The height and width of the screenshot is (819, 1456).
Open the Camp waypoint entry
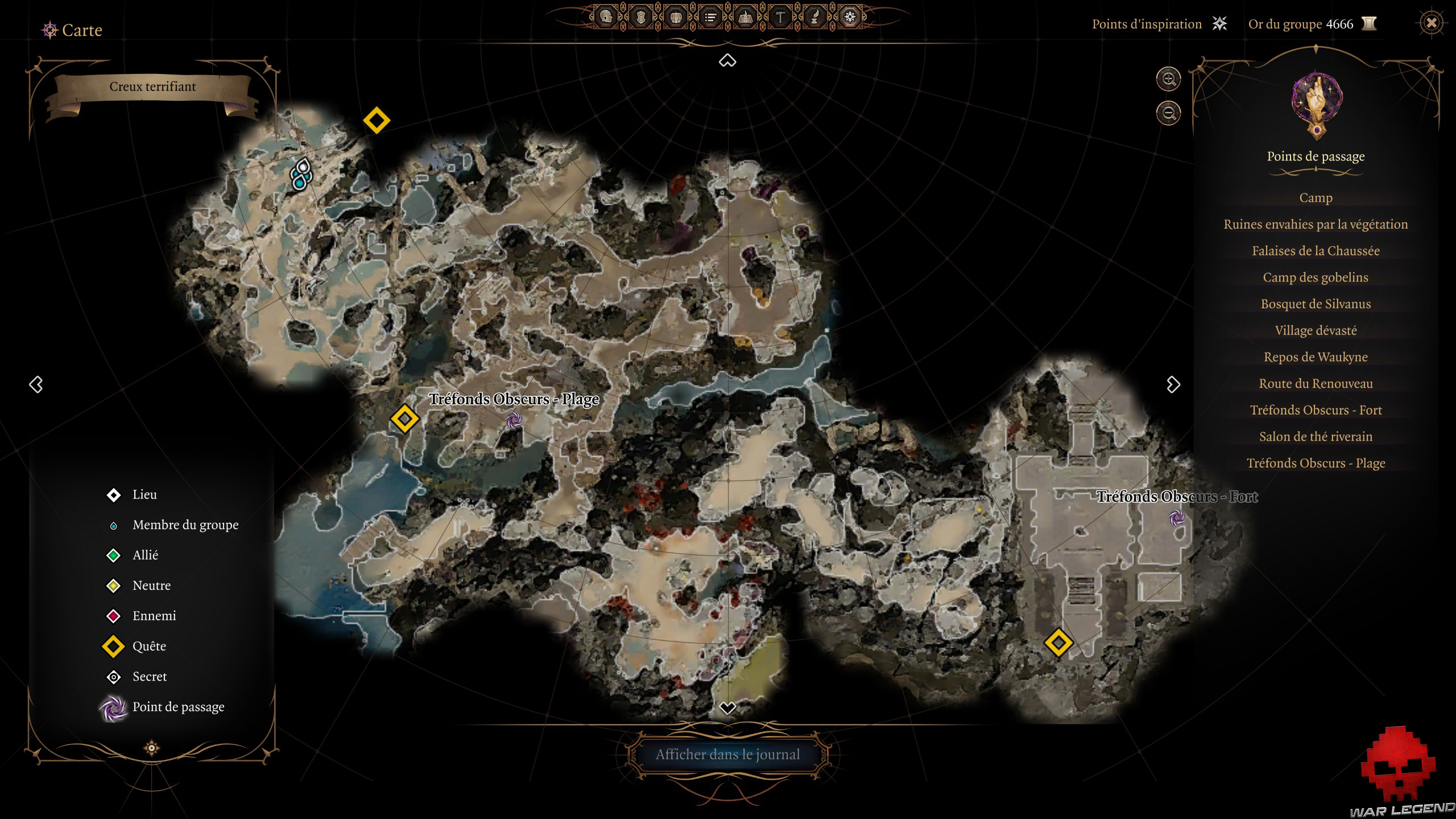(1316, 197)
